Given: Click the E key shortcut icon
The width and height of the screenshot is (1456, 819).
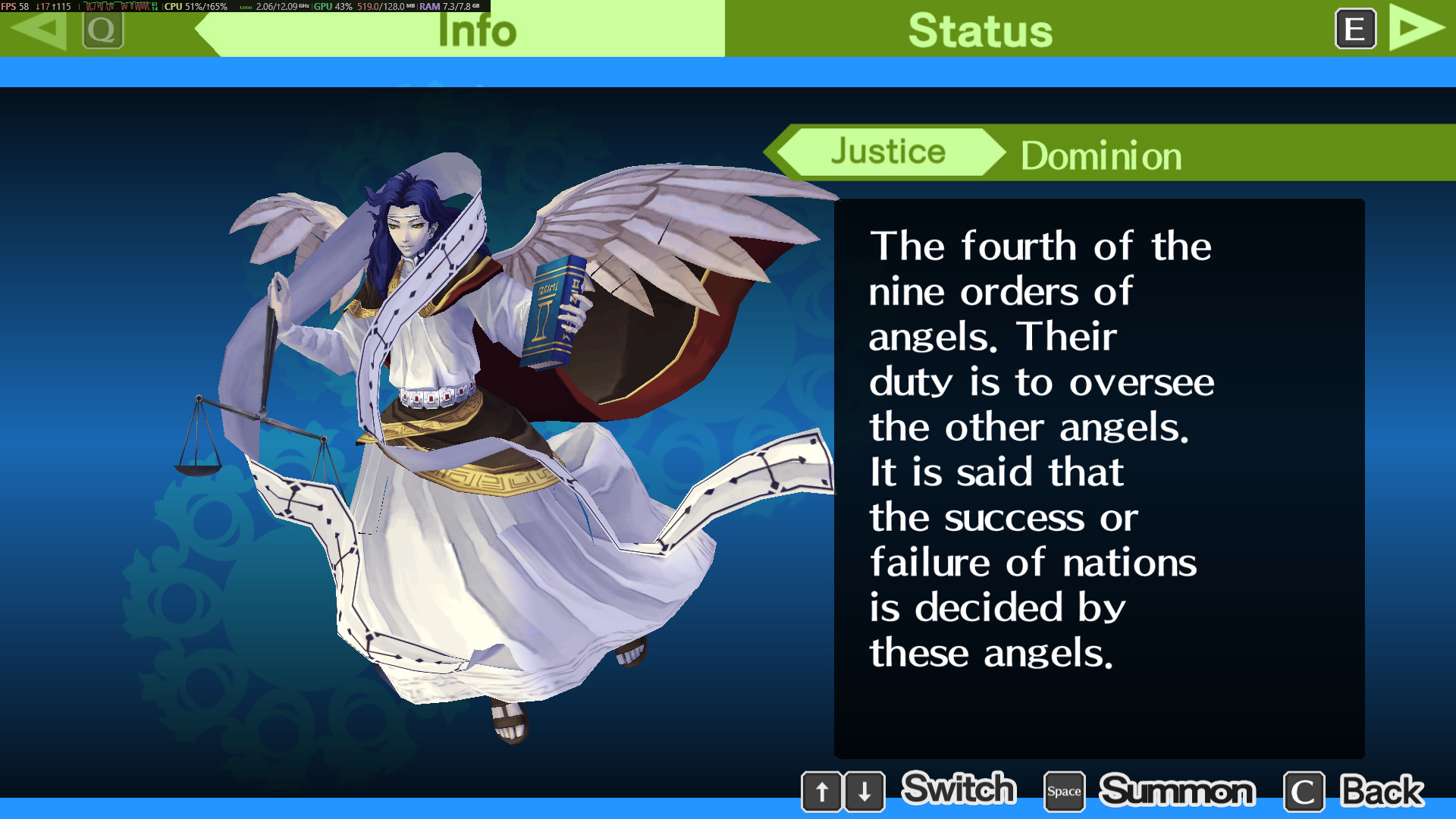Looking at the screenshot, I should [x=1355, y=30].
